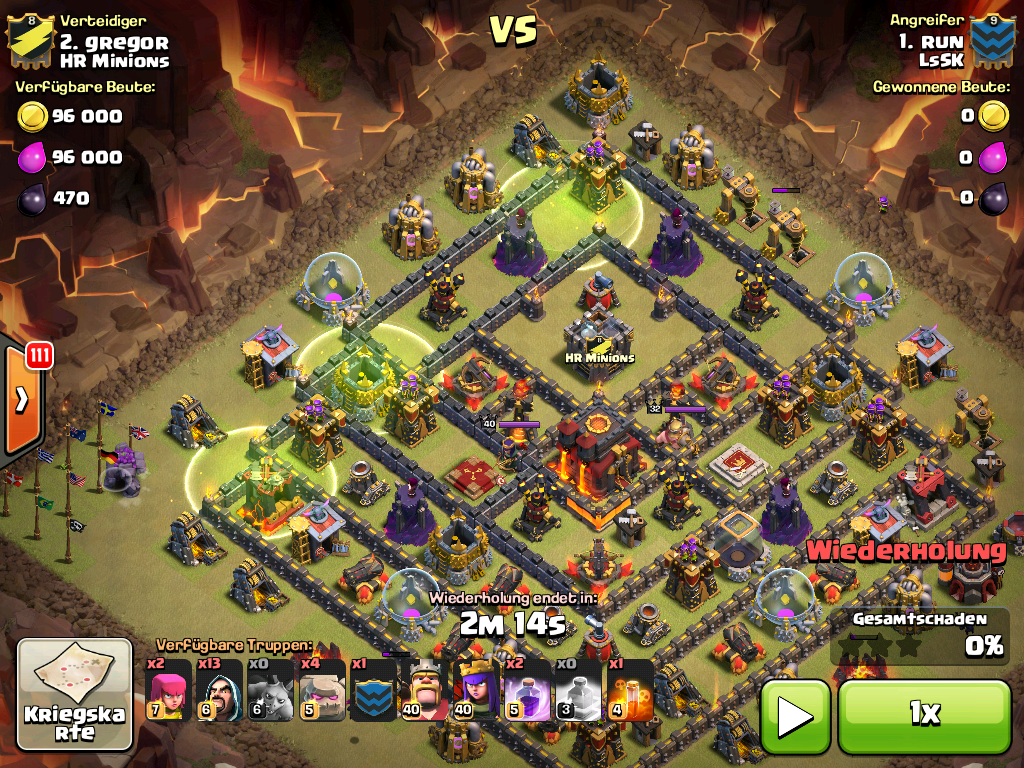Resume the replay with the play button
Viewport: 1024px width, 768px height.
click(x=795, y=714)
